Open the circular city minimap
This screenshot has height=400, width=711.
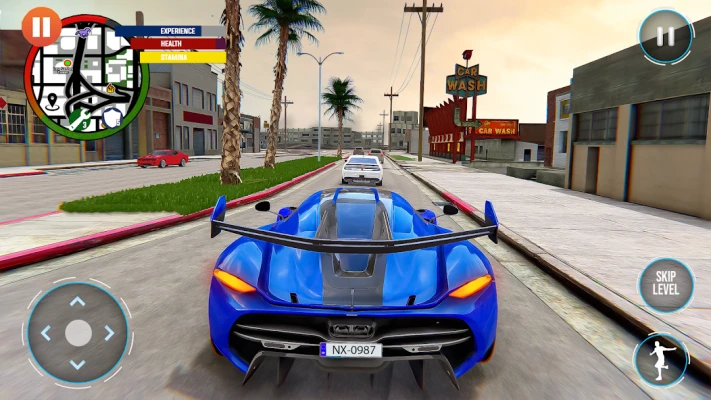click(88, 80)
